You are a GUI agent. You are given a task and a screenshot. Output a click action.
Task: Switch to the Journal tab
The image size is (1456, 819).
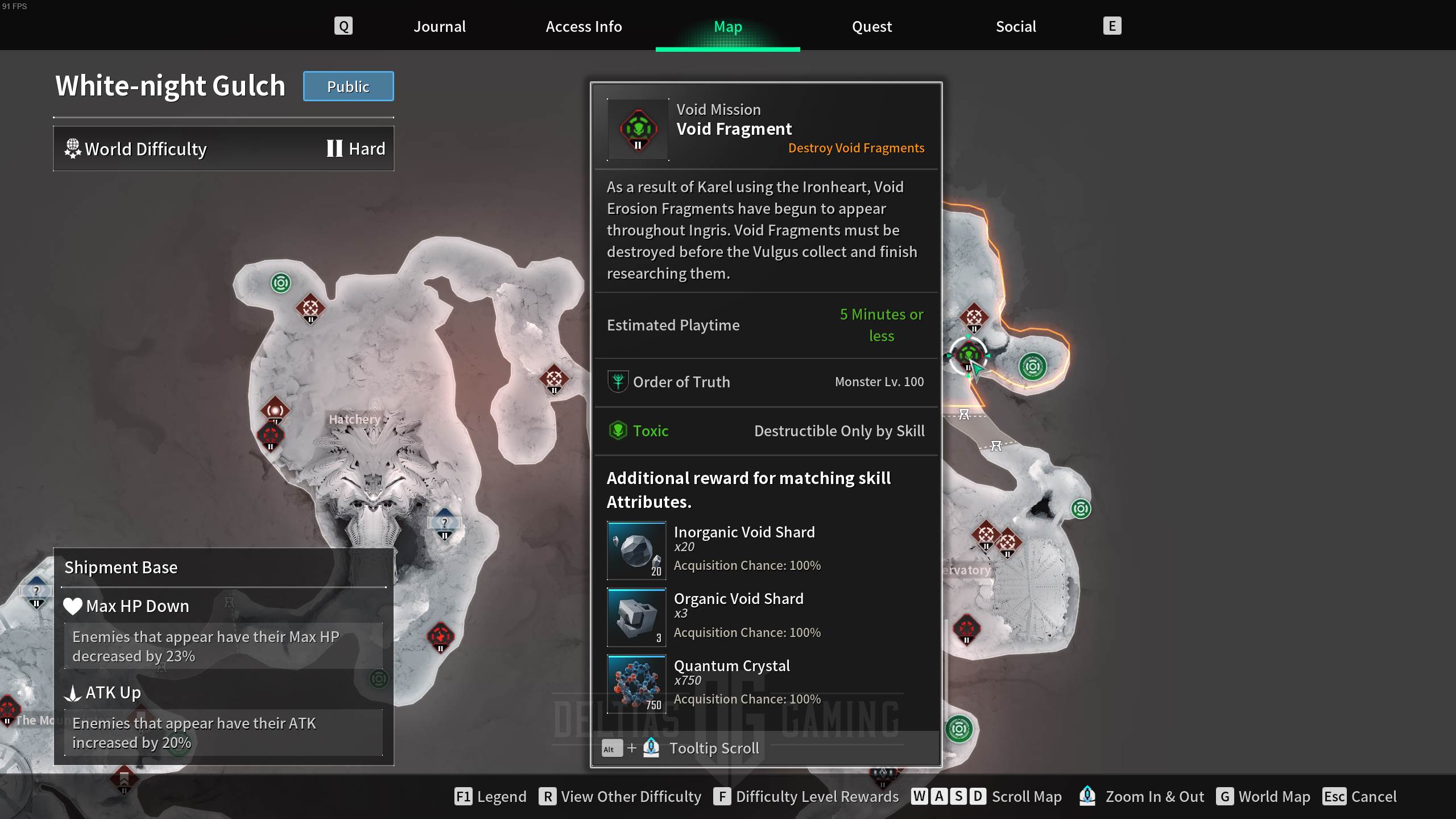[439, 27]
